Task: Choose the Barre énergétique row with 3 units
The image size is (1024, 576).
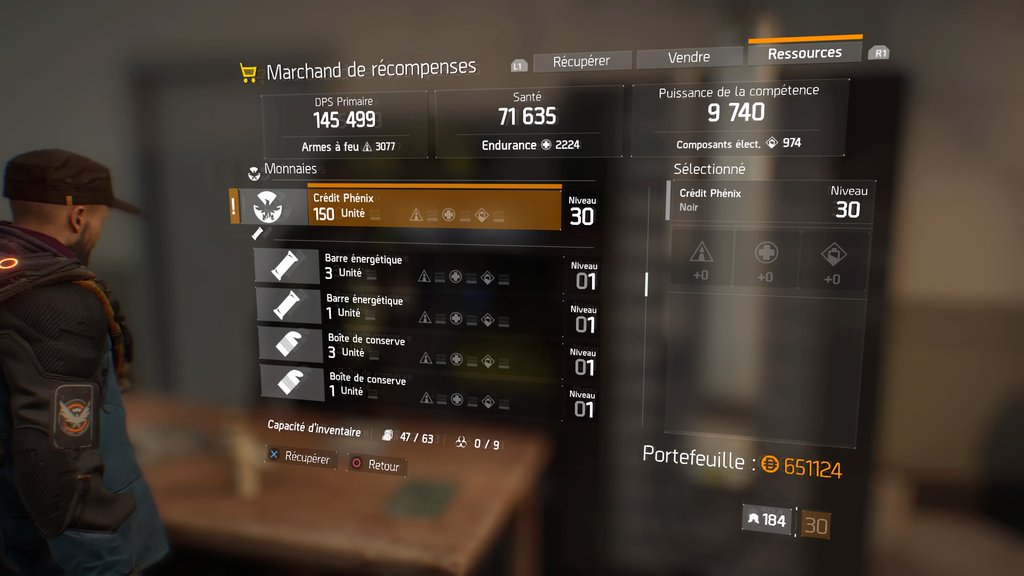Action: 420,268
